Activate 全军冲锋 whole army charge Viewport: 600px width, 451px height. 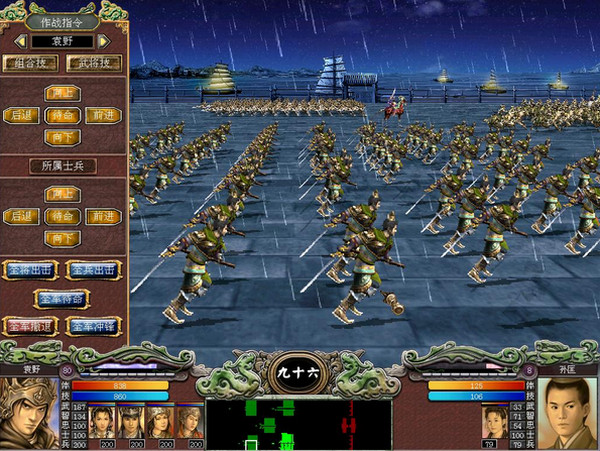tap(92, 326)
